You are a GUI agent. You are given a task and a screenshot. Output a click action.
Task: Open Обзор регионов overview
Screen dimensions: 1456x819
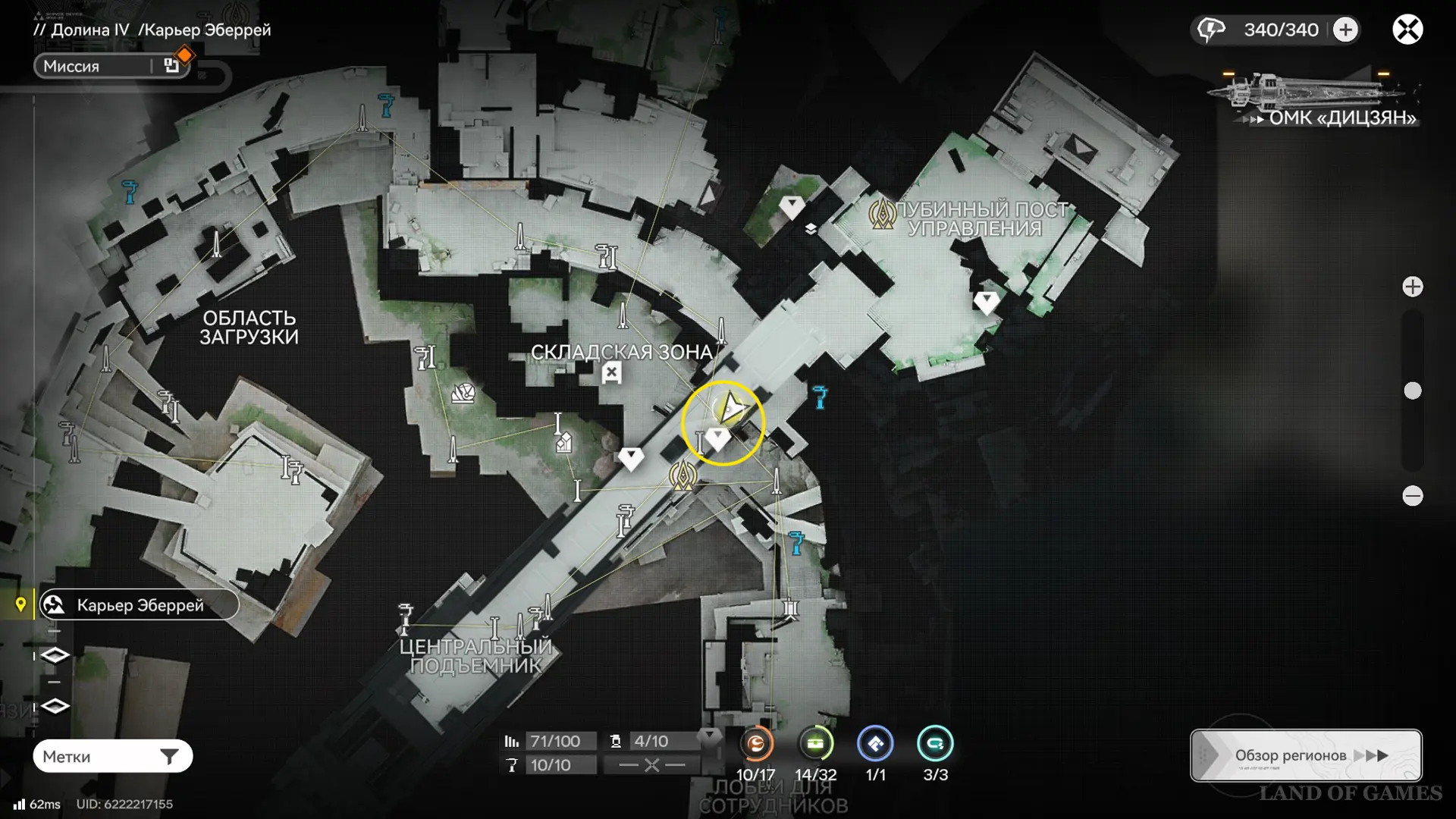(x=1305, y=755)
